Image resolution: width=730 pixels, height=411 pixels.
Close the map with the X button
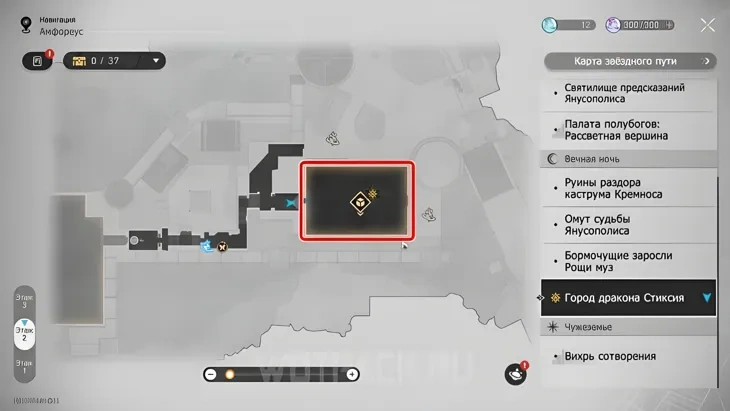tap(708, 26)
